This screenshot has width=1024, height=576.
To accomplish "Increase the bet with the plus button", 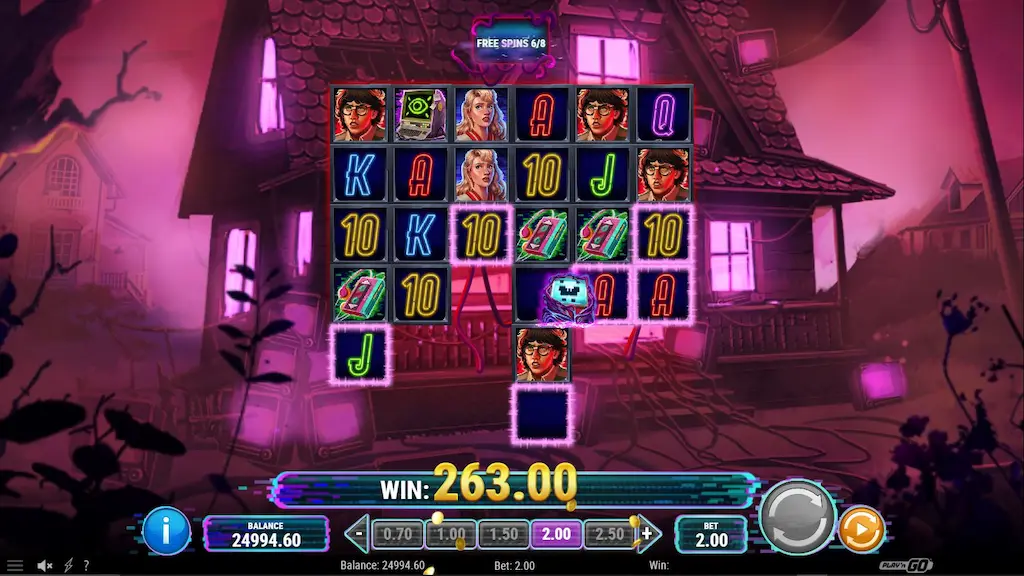I will coord(646,534).
